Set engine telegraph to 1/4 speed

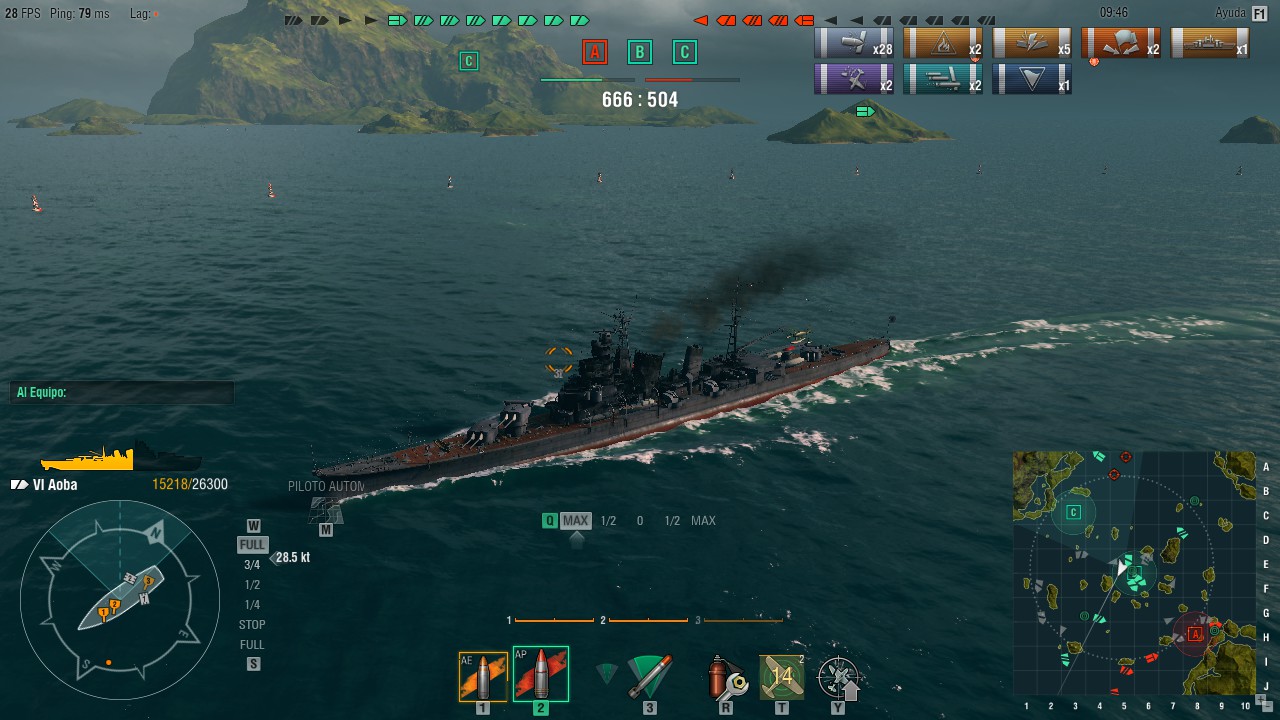pyautogui.click(x=252, y=605)
